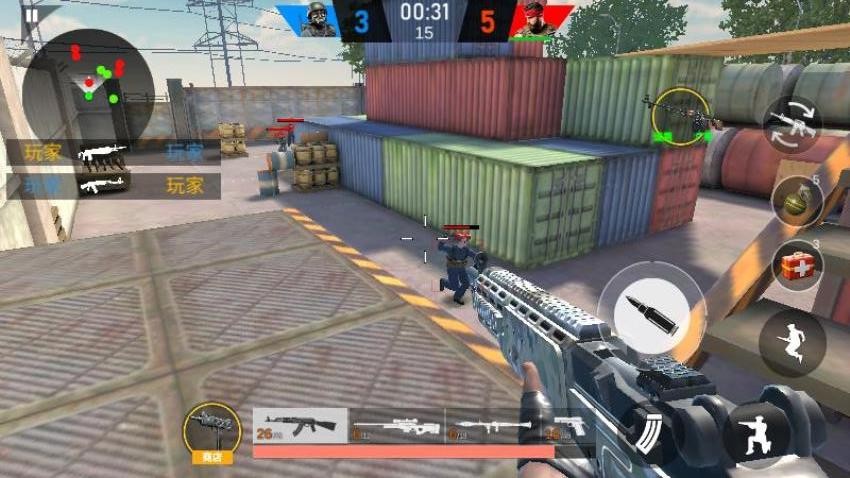Open the circular radar minimap
The width and height of the screenshot is (850, 478).
[x=89, y=85]
